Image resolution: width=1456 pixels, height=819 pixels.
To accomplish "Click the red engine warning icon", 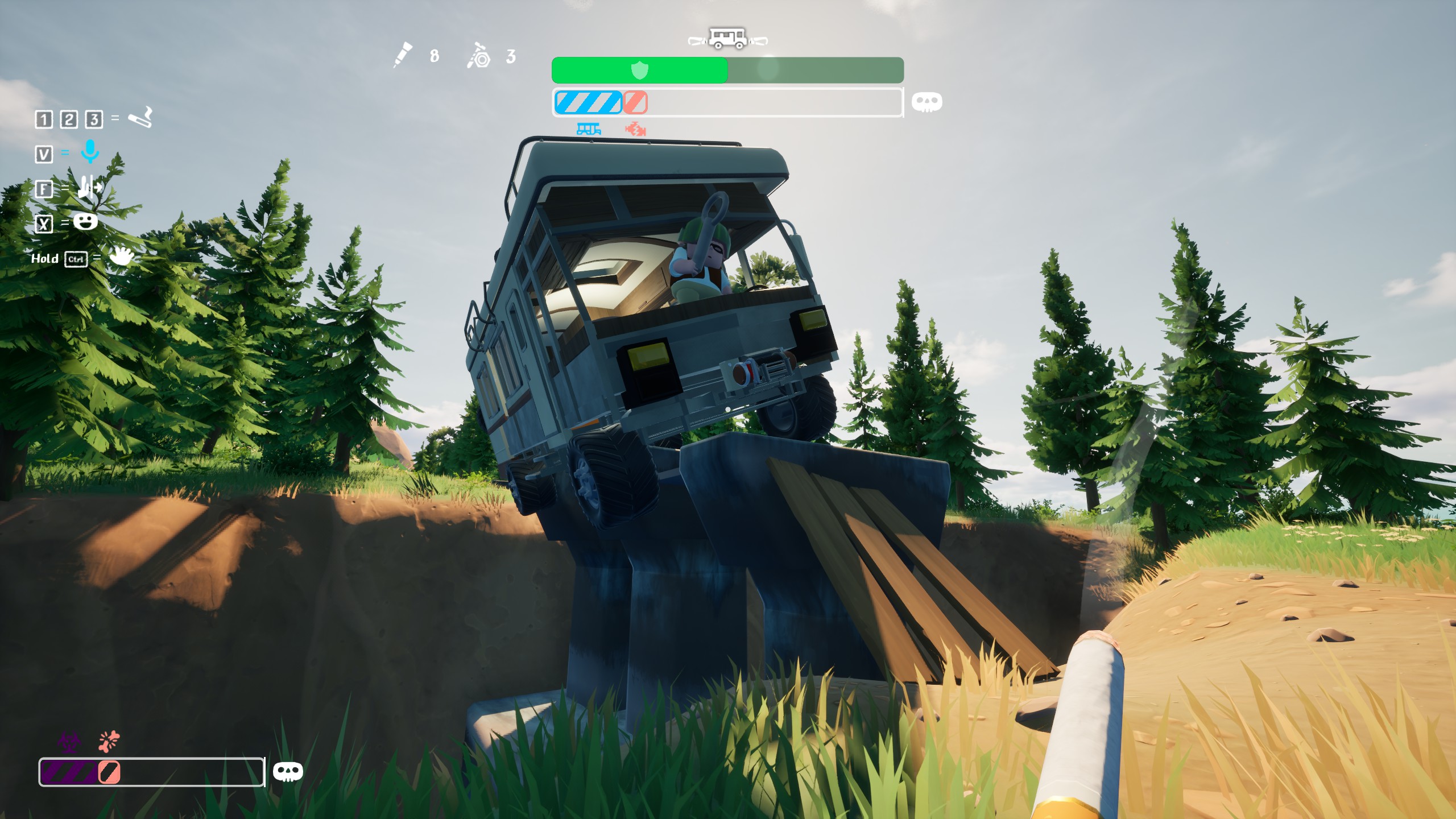I will 635,130.
